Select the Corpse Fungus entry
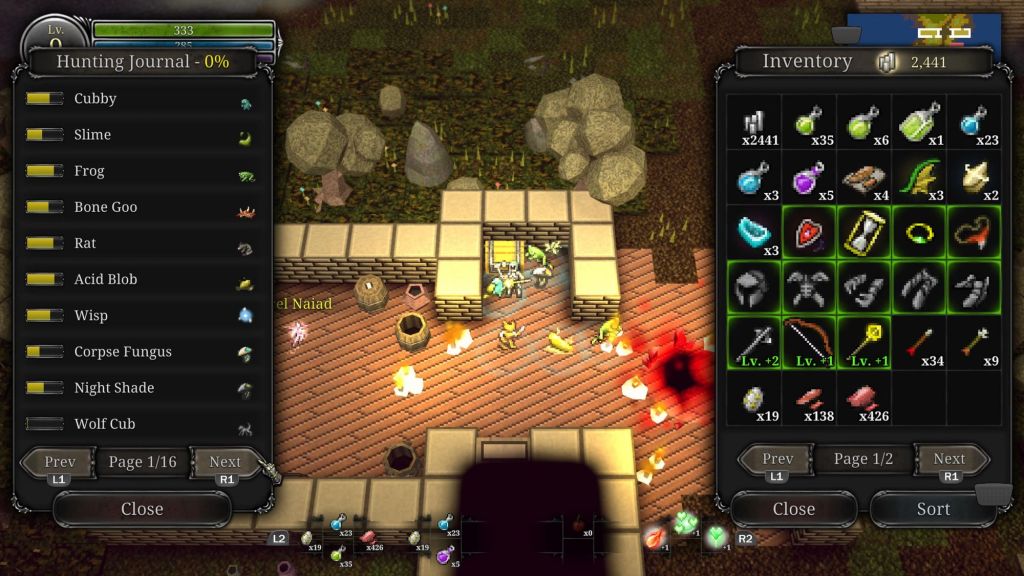This screenshot has height=576, width=1024. tap(140, 352)
